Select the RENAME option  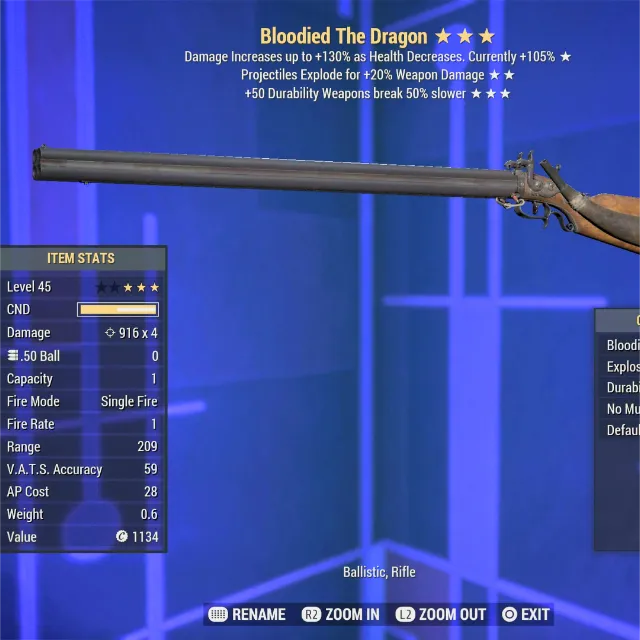pos(247,614)
